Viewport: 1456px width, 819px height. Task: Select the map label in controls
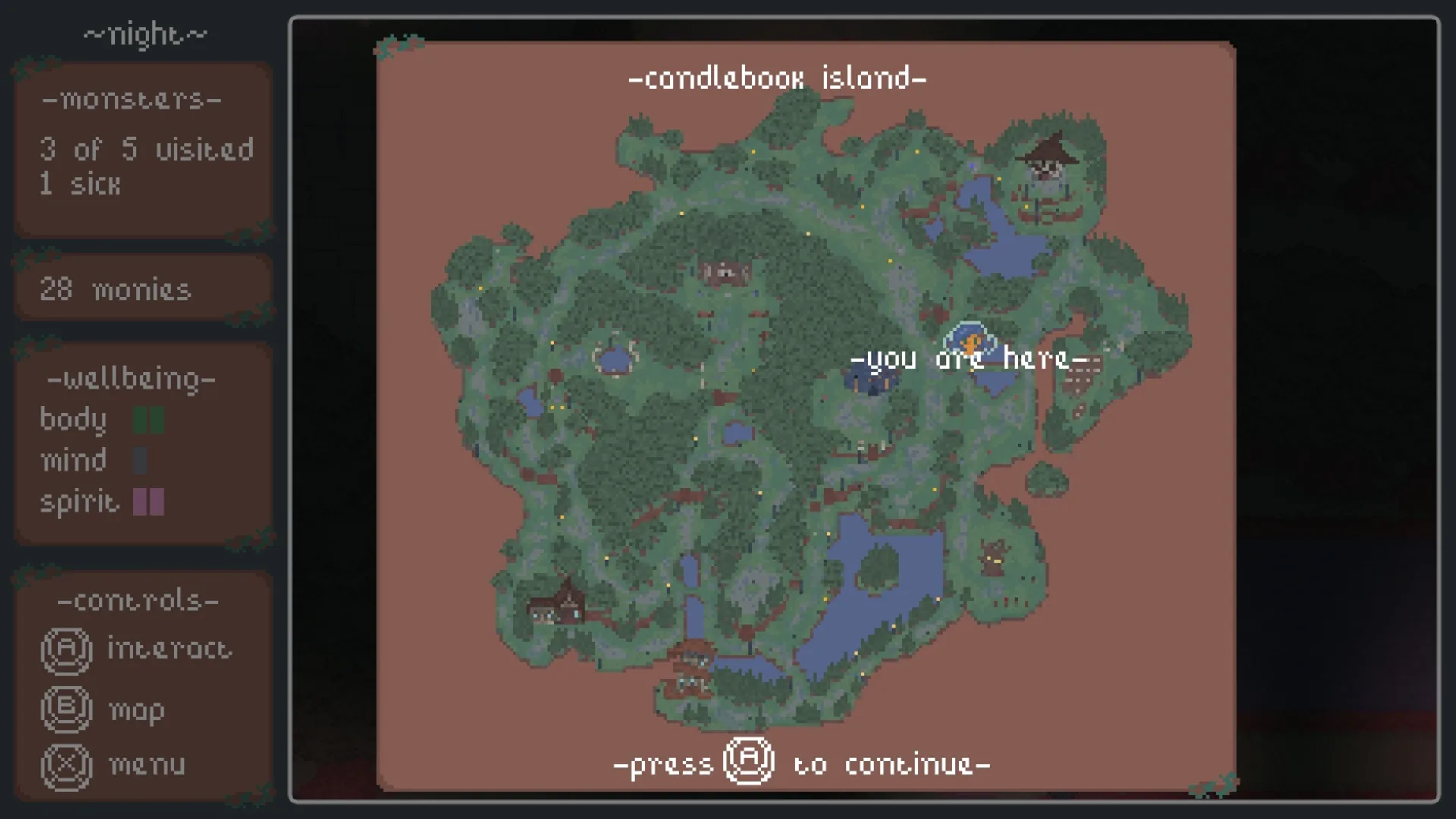pos(136,710)
